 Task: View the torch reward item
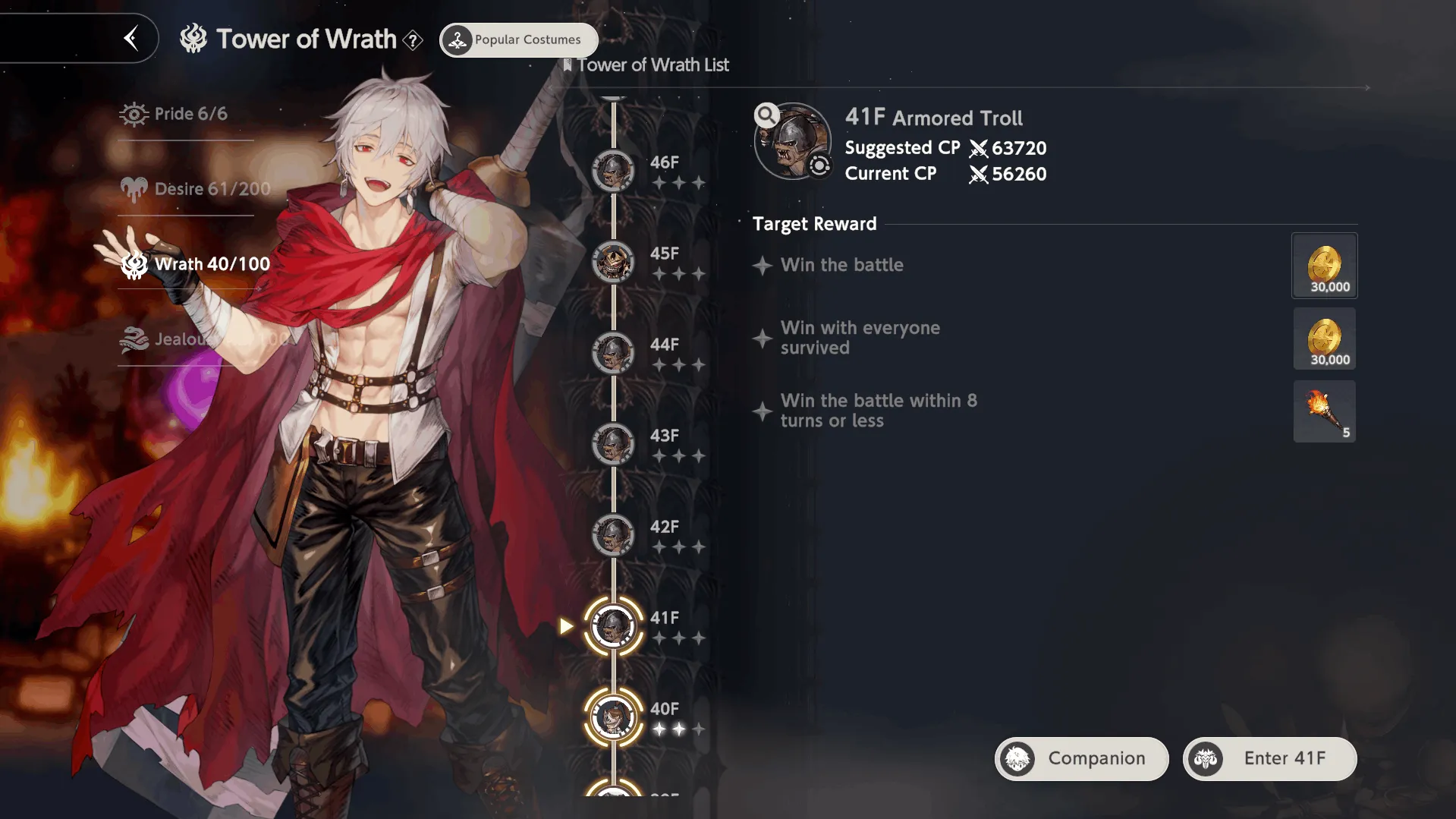[1324, 411]
